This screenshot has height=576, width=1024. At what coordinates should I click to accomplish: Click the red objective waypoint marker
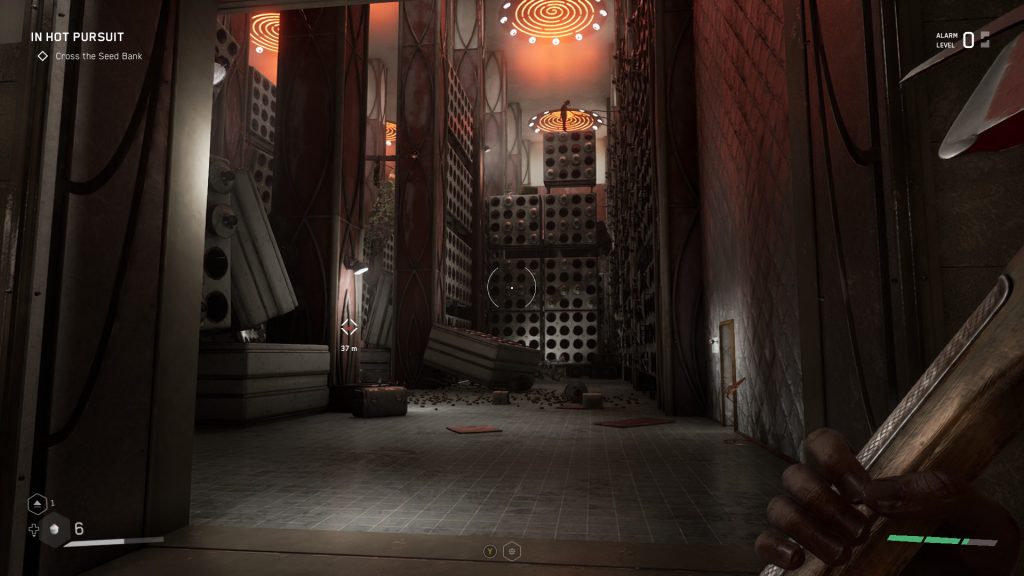point(349,327)
